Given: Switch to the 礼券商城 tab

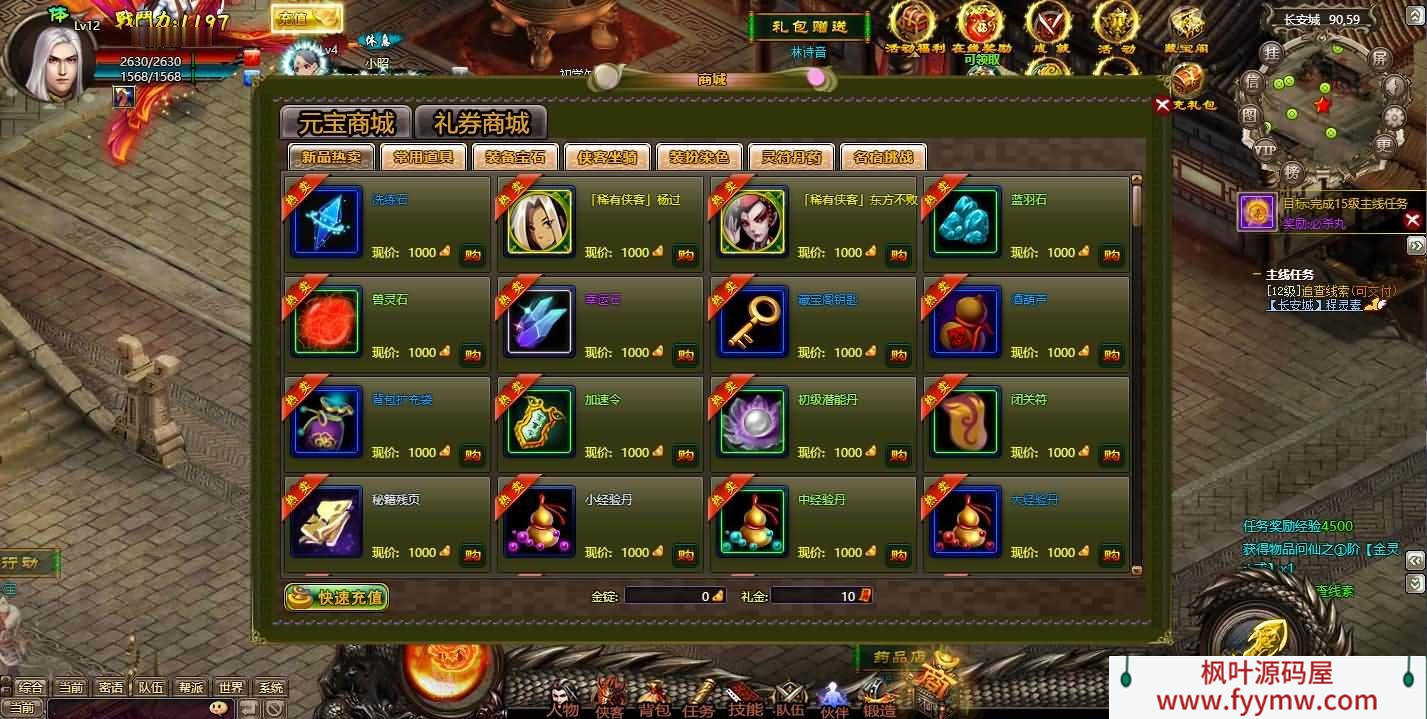Looking at the screenshot, I should click(481, 123).
